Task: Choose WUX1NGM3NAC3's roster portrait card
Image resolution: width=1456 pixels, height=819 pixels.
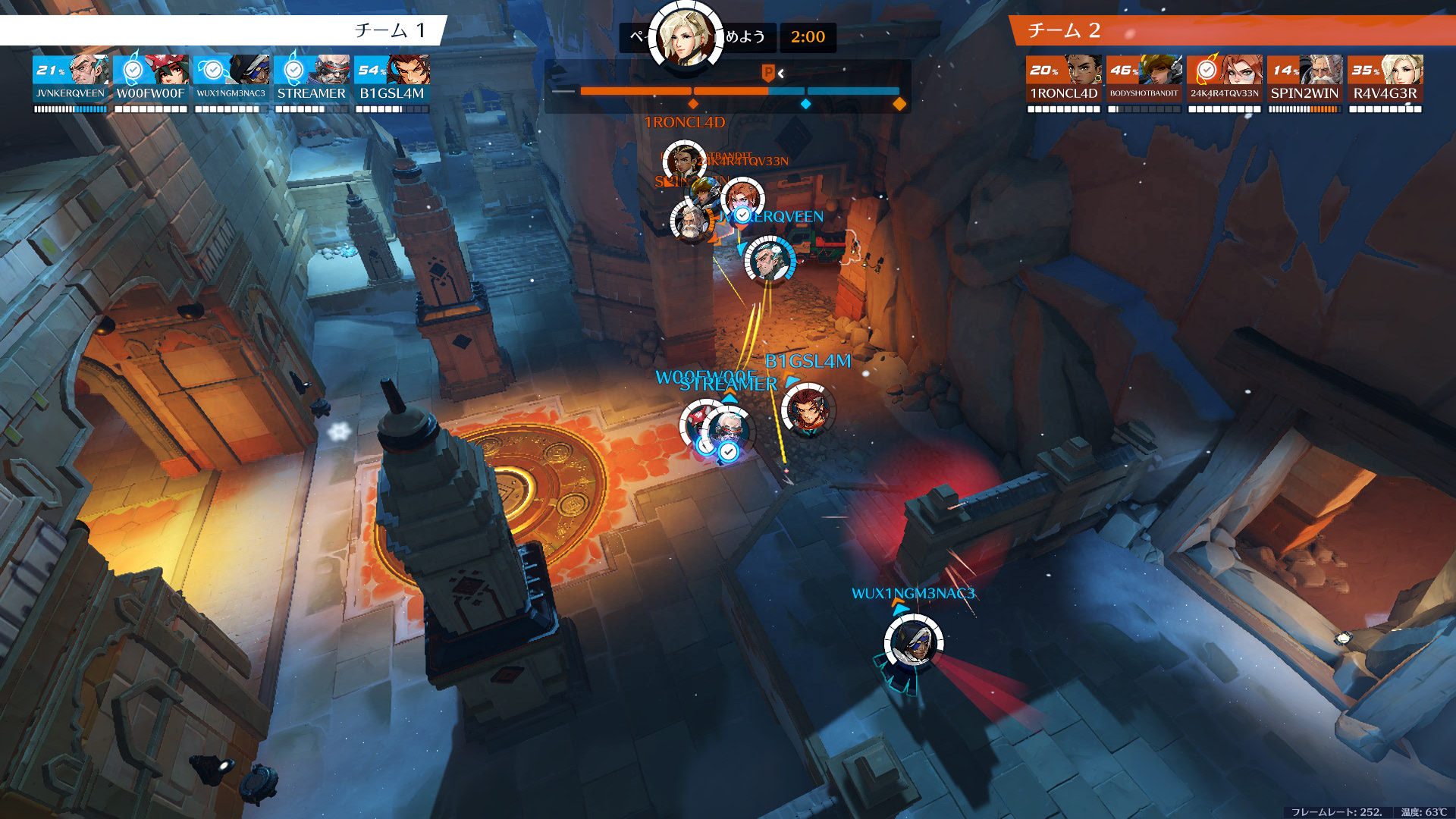Action: click(x=231, y=79)
